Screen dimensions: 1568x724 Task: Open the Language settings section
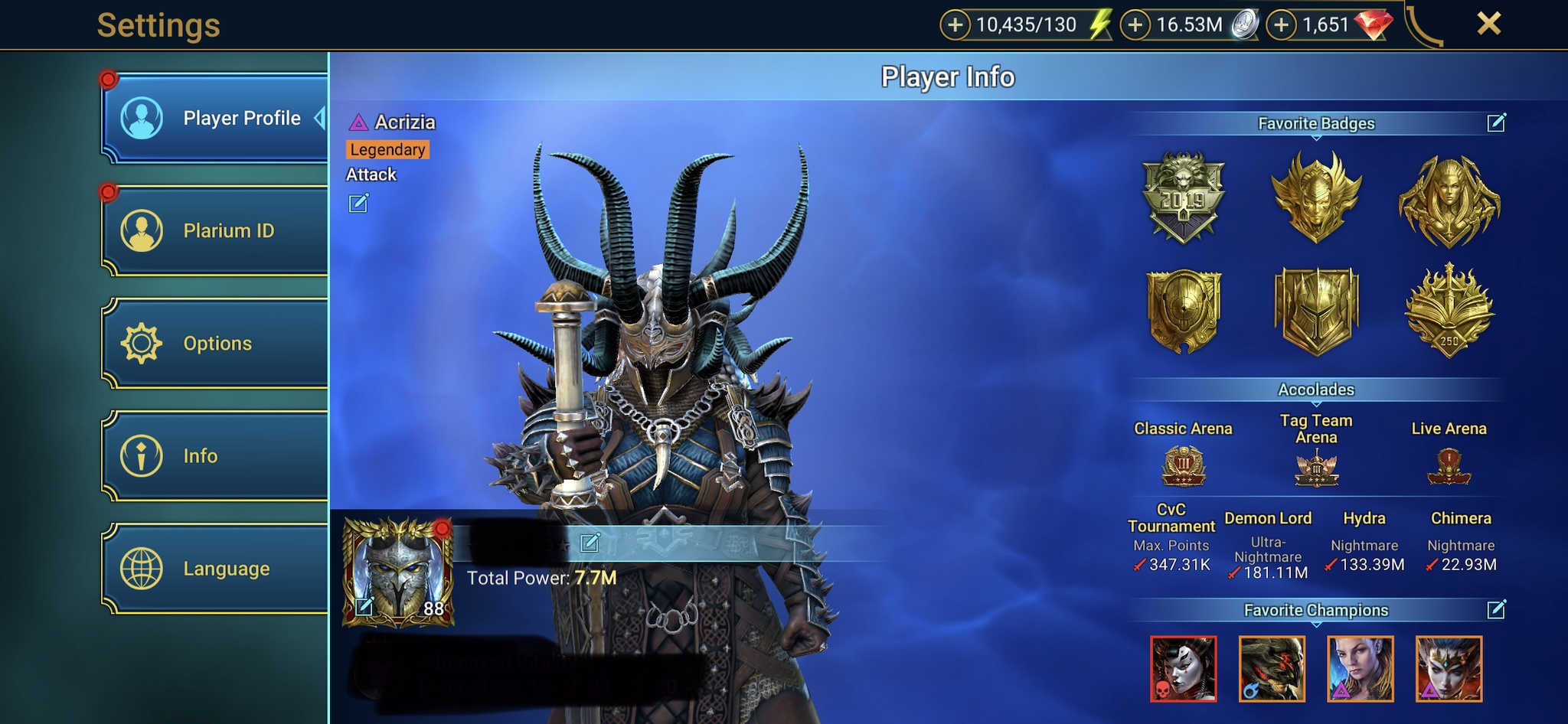coord(214,569)
